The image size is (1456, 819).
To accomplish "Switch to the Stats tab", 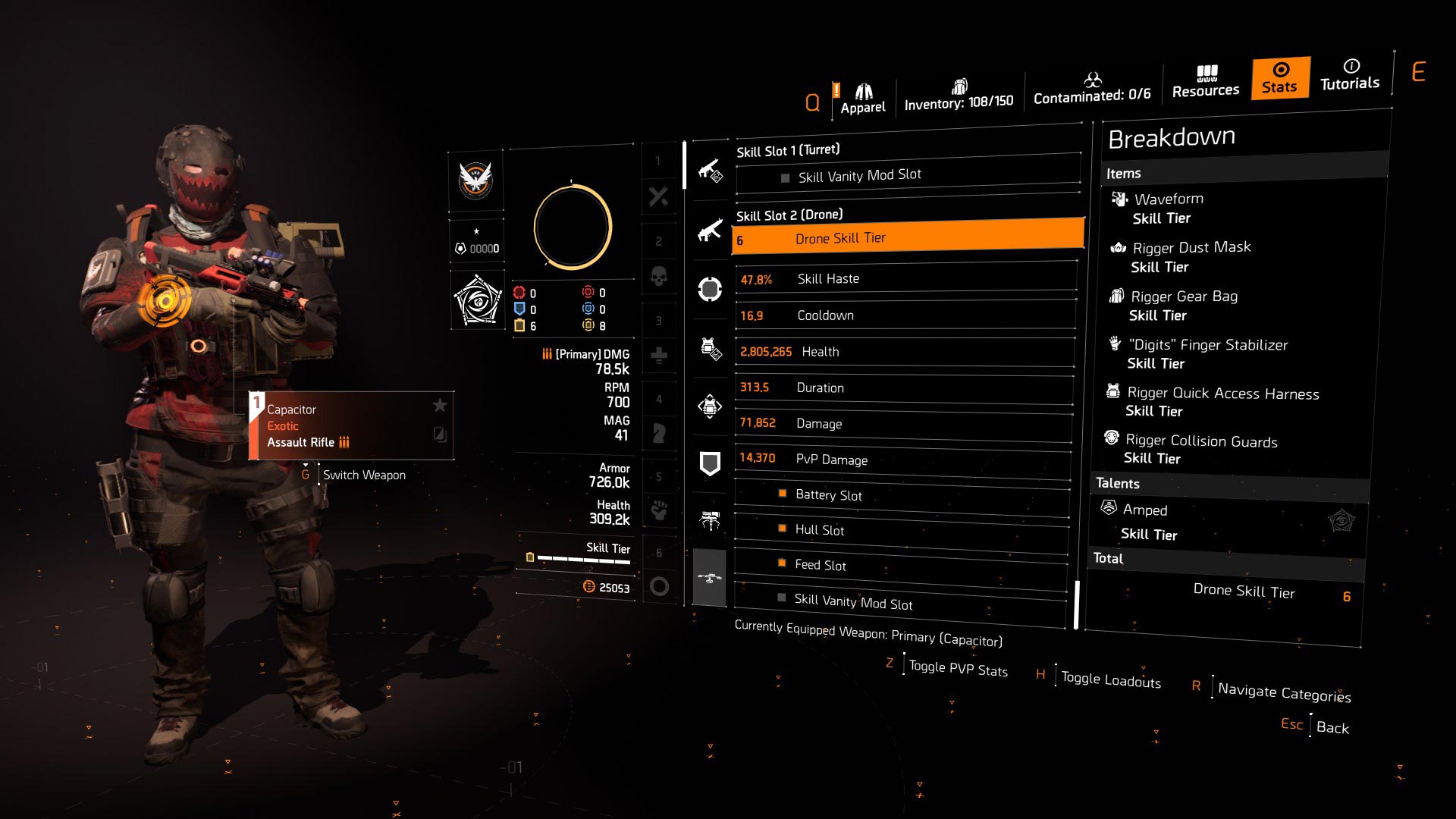I will click(x=1279, y=78).
